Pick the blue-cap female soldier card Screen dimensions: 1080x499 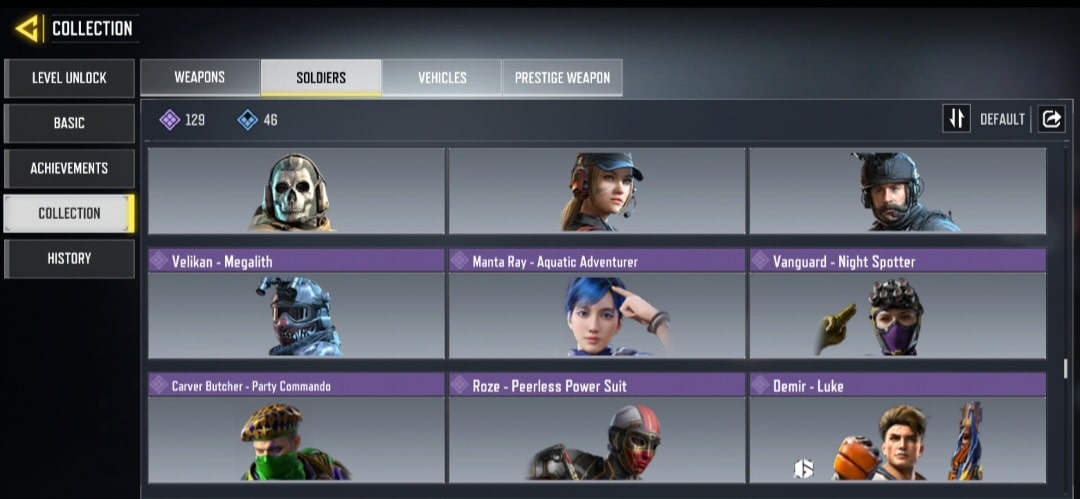[x=597, y=191]
